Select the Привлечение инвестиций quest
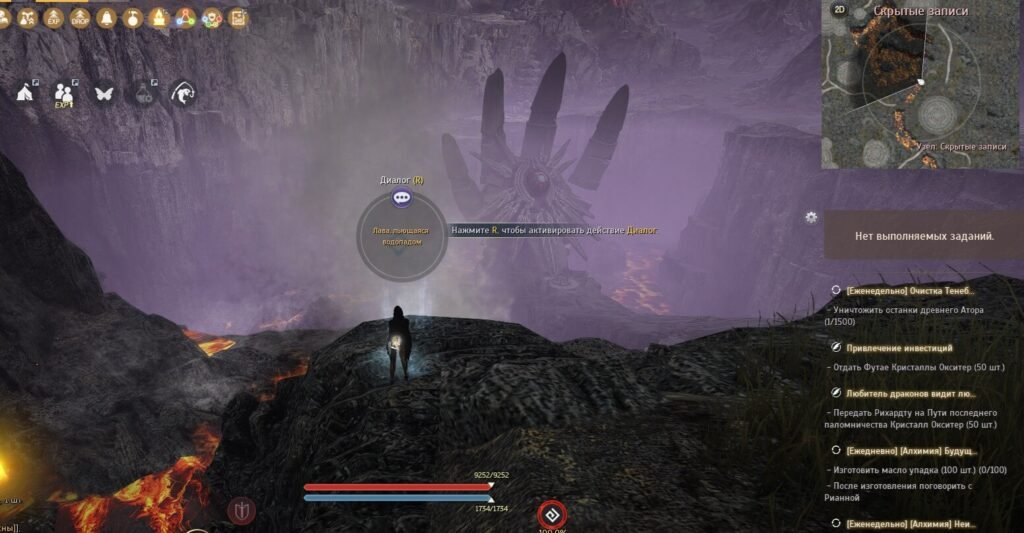The width and height of the screenshot is (1024, 533). (902, 347)
